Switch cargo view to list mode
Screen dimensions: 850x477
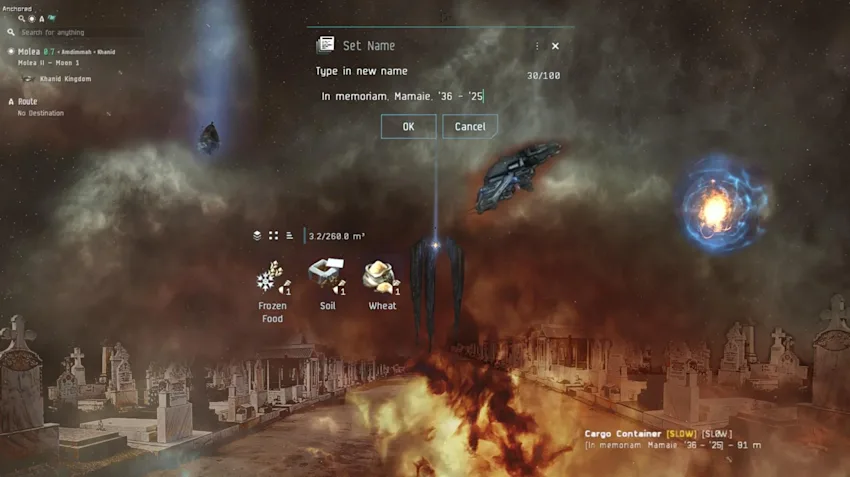289,236
